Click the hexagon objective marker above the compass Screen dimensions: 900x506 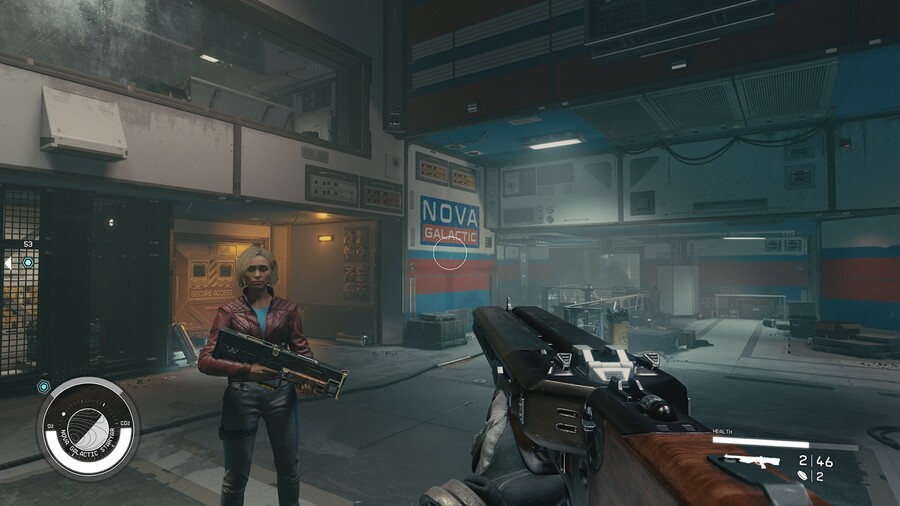(43, 386)
